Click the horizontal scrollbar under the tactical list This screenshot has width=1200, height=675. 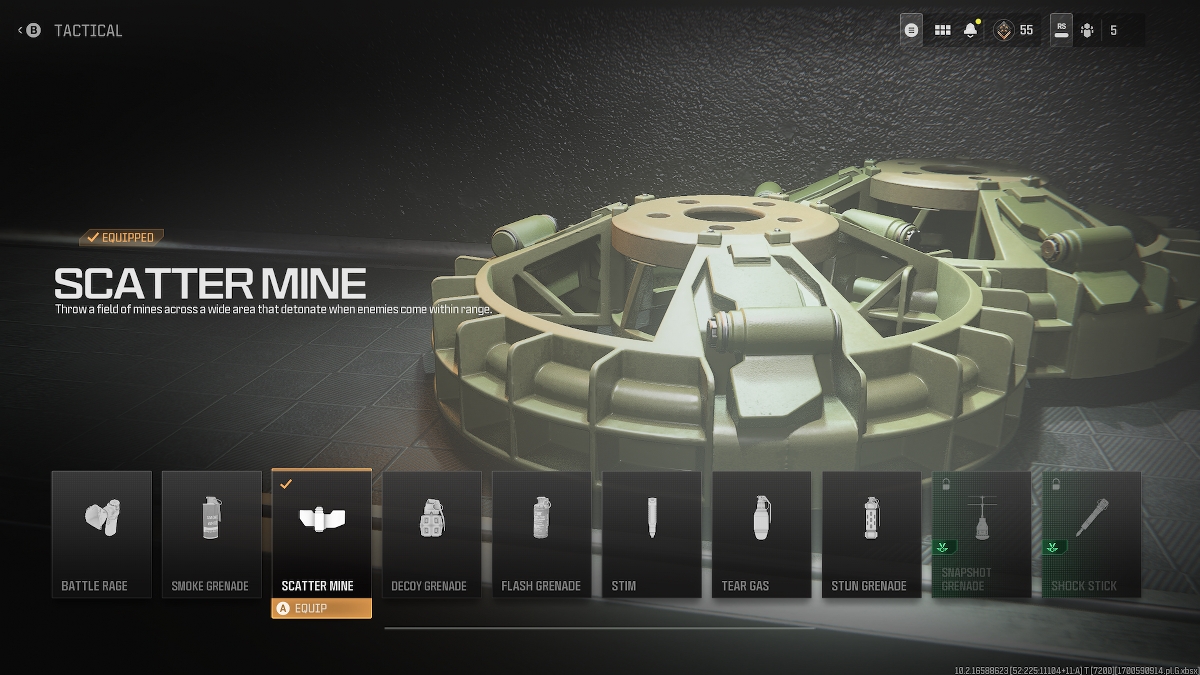(x=600, y=628)
